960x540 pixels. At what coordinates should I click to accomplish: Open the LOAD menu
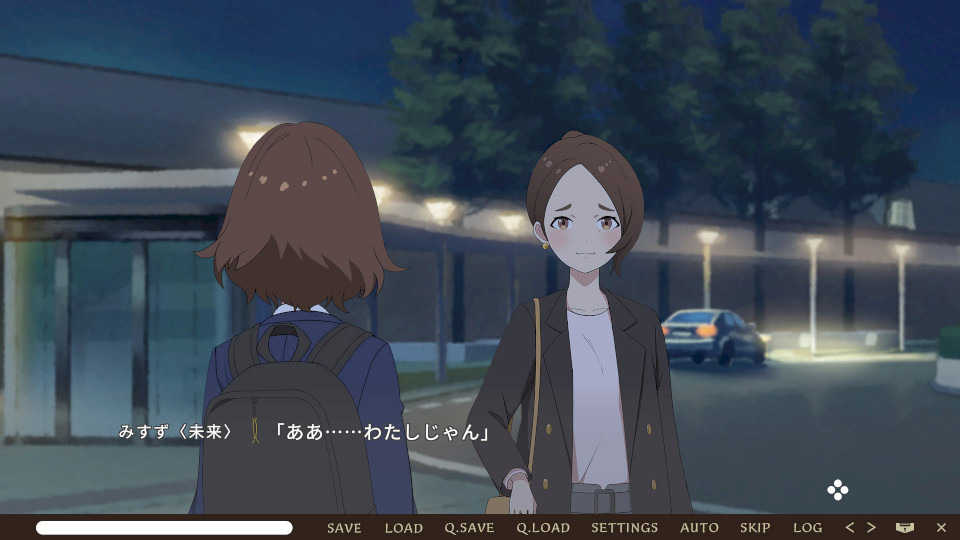pyautogui.click(x=404, y=528)
